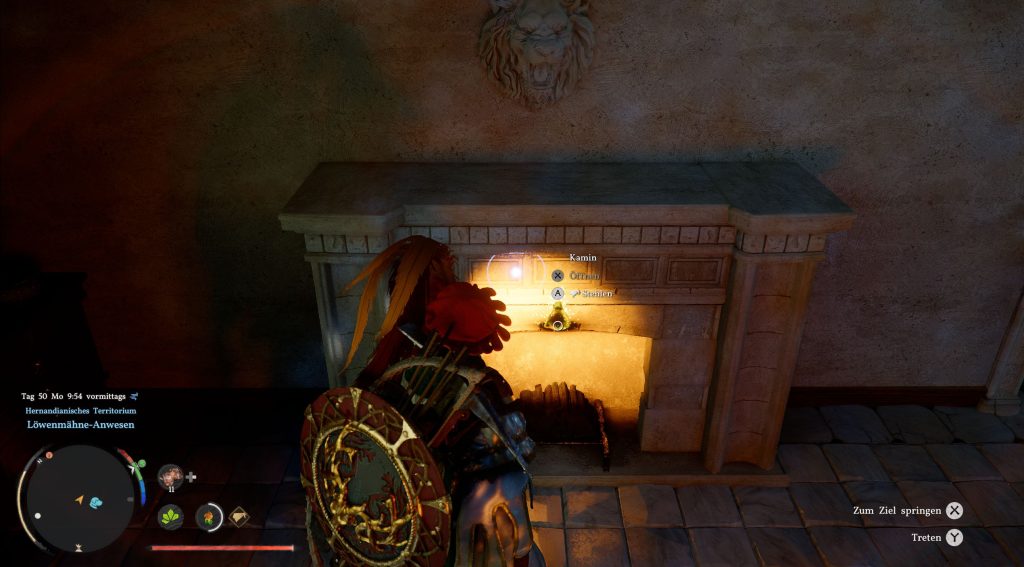Select the blue dog marker on minimap

pos(96,502)
